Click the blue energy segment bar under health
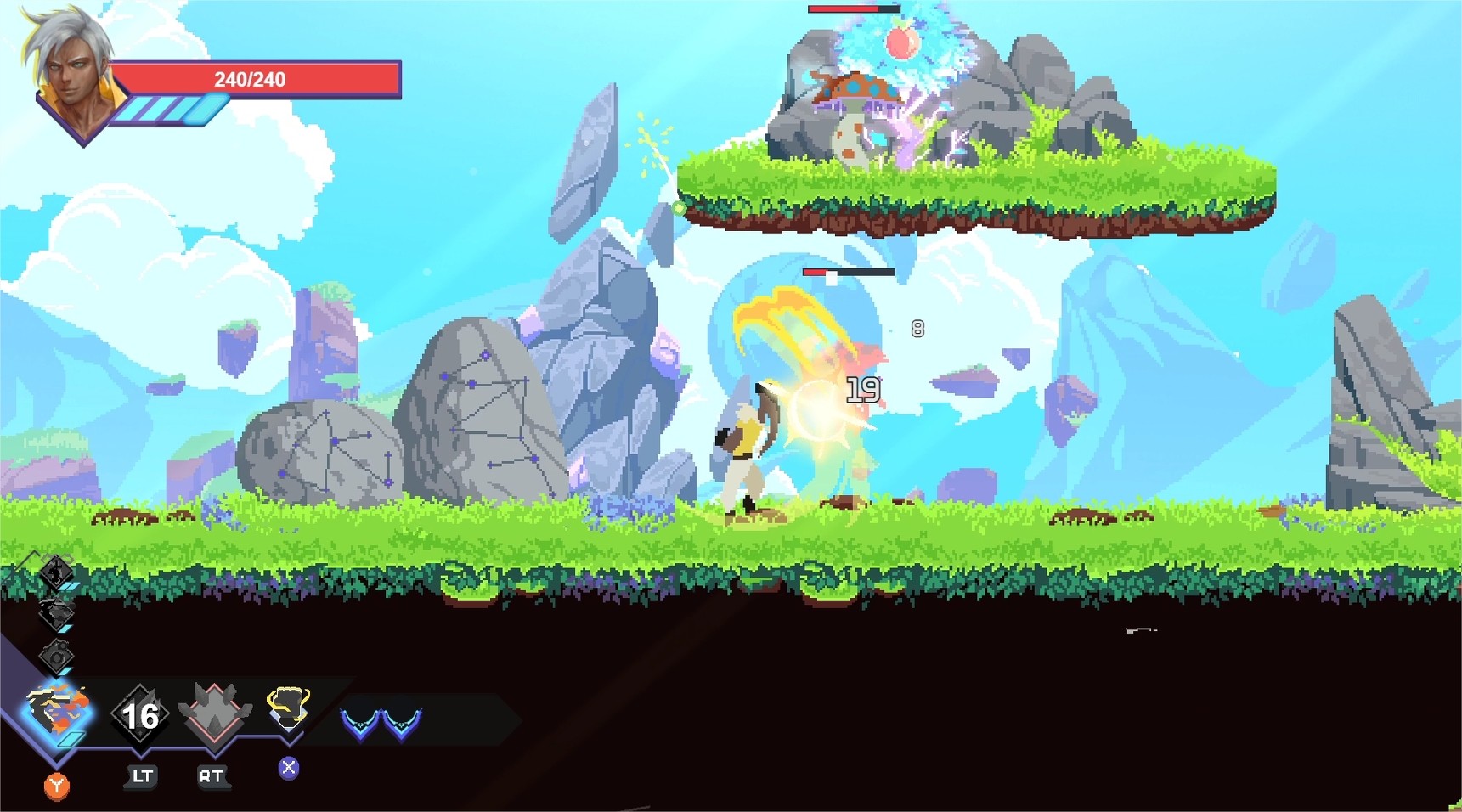The height and width of the screenshot is (812, 1462). click(x=170, y=108)
